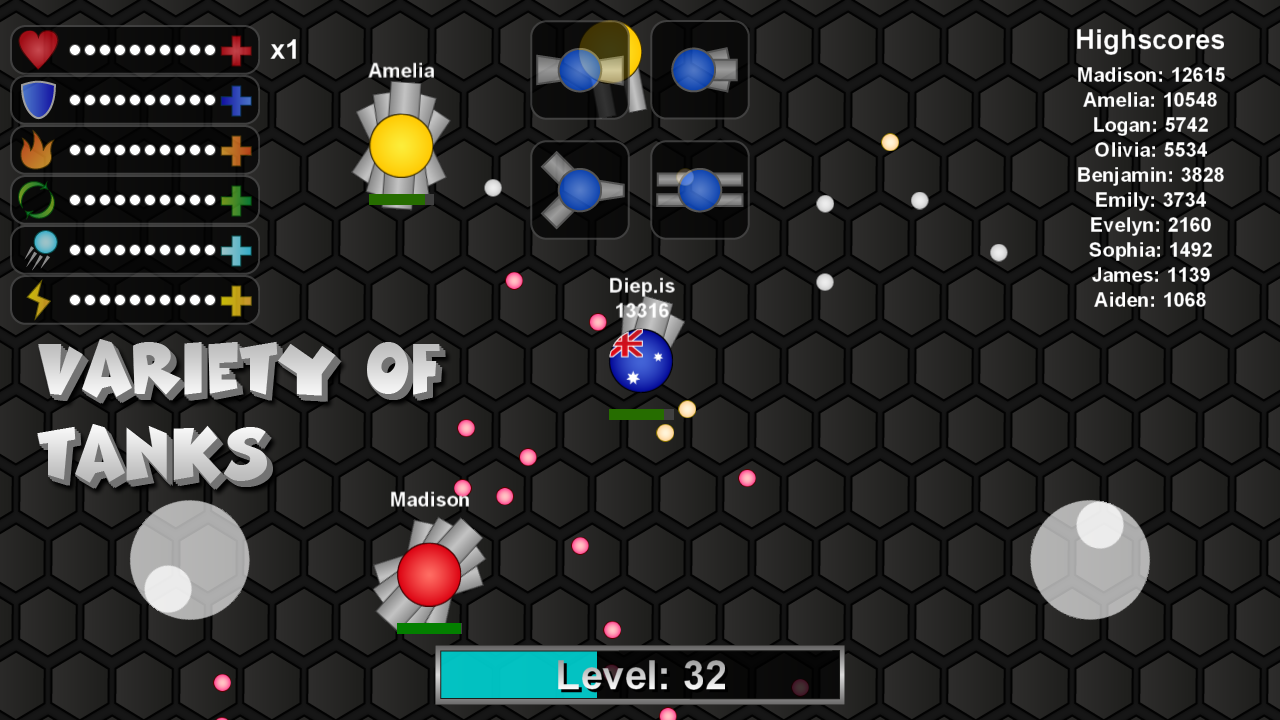Tap the left virtual joystick circle

[188, 560]
